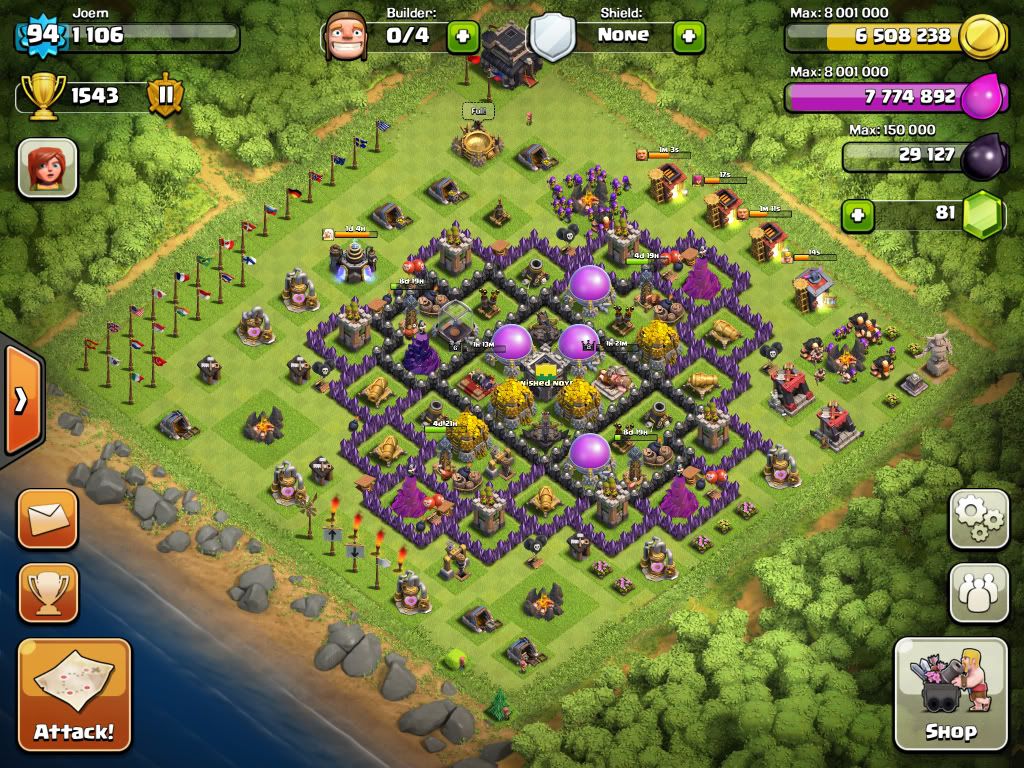Open the friends button with two silhouettes
Image resolution: width=1024 pixels, height=768 pixels.
979,594
